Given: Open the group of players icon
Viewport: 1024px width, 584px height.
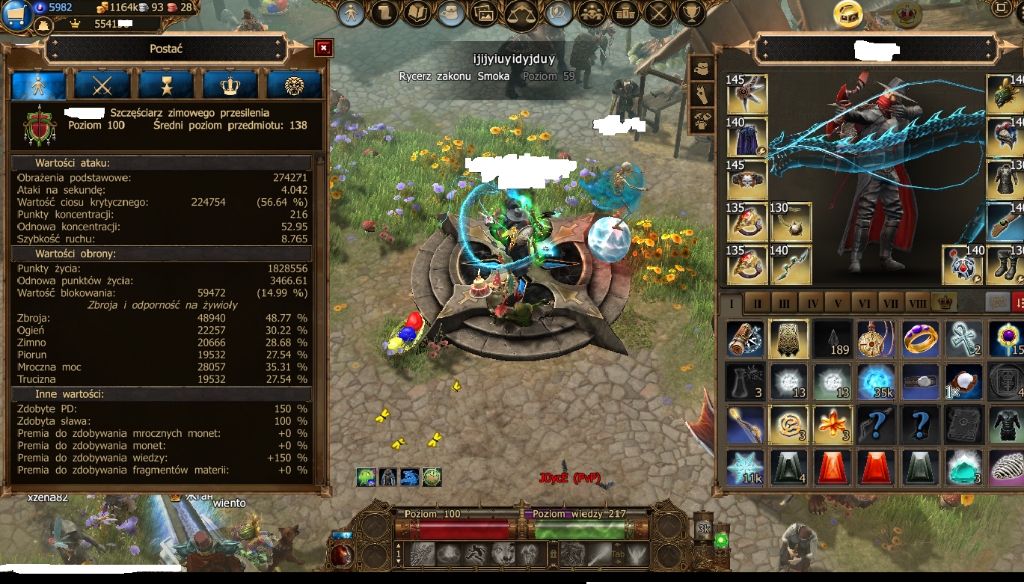Looking at the screenshot, I should 590,13.
